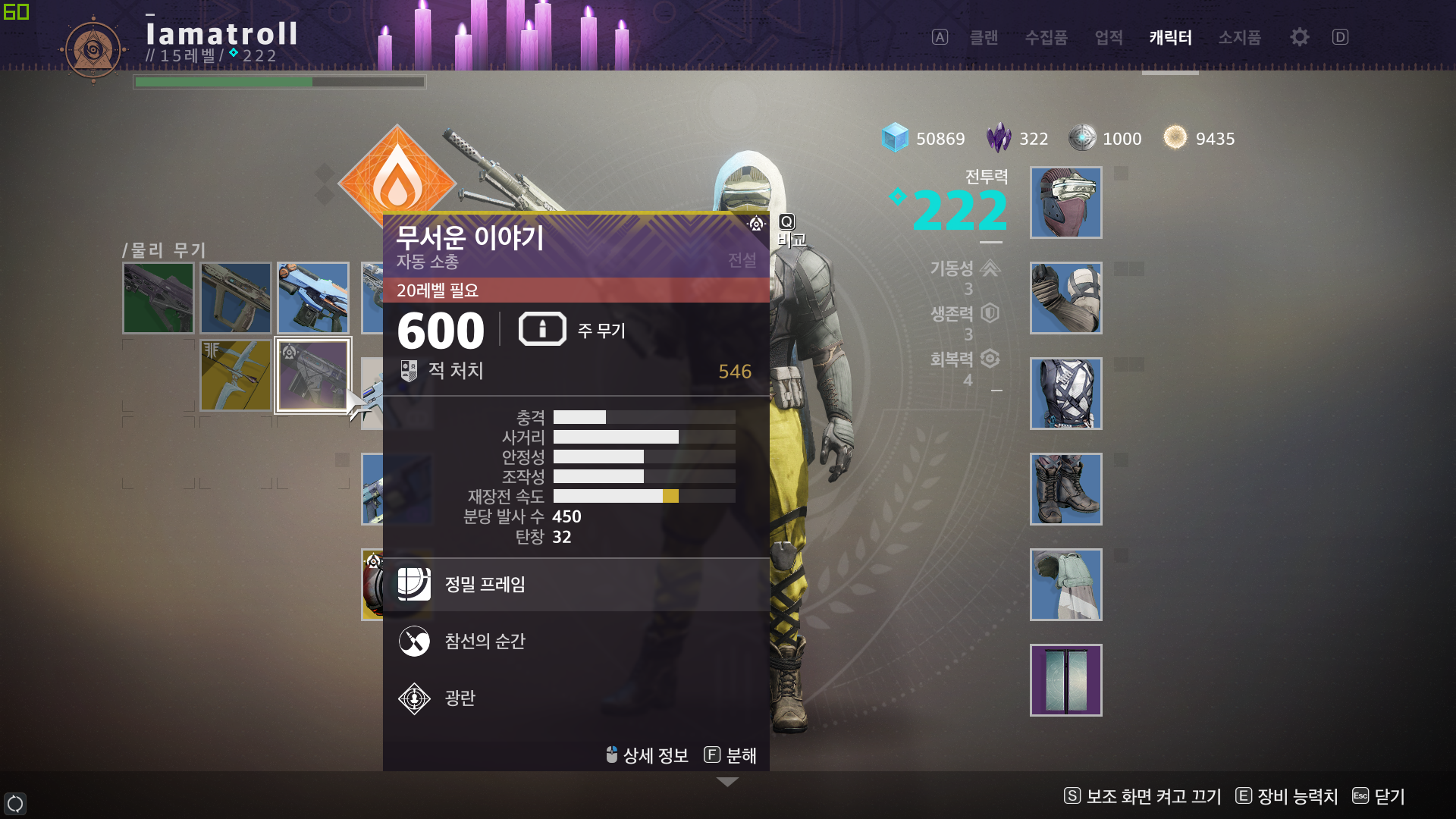Select the clan banner slot

click(1065, 680)
